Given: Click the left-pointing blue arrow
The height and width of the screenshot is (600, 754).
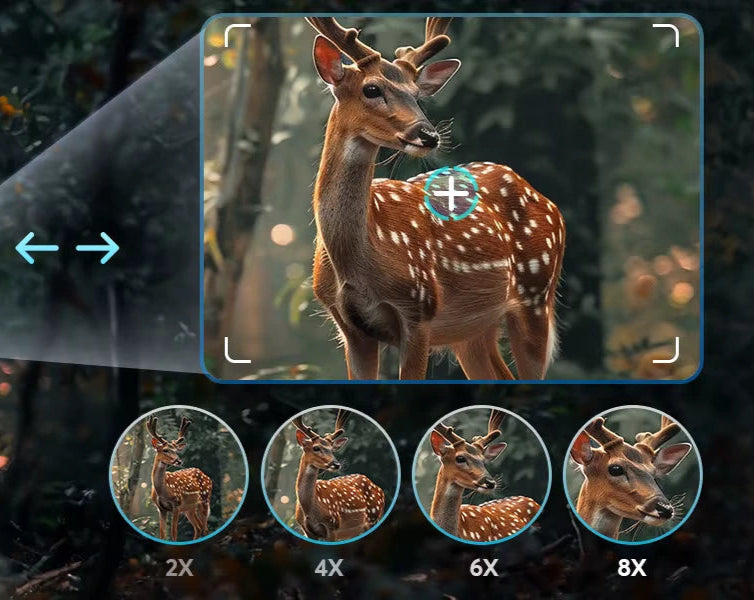Looking at the screenshot, I should click(37, 248).
